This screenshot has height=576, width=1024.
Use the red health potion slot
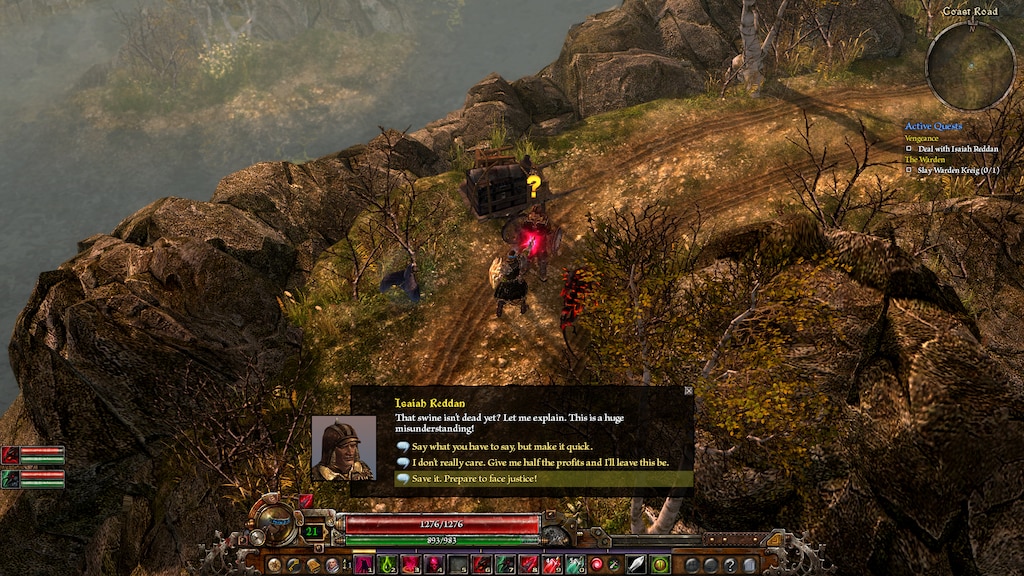552,565
